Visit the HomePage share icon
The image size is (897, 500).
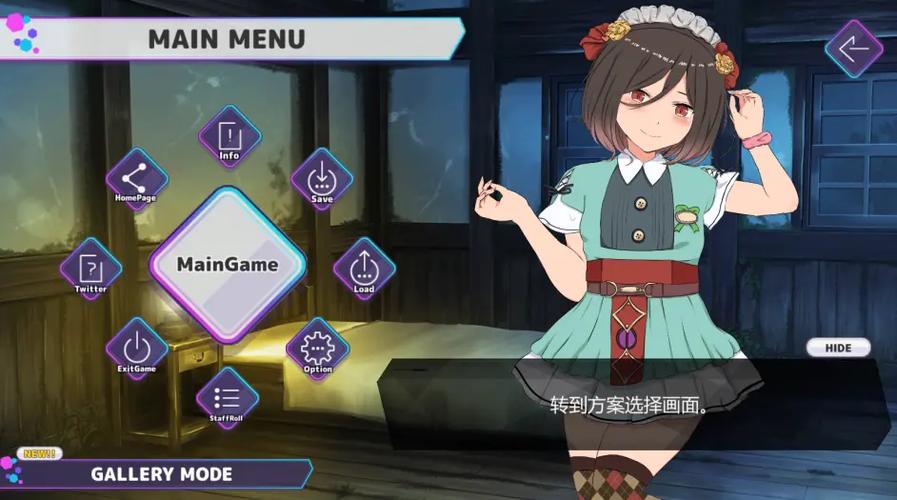[136, 180]
